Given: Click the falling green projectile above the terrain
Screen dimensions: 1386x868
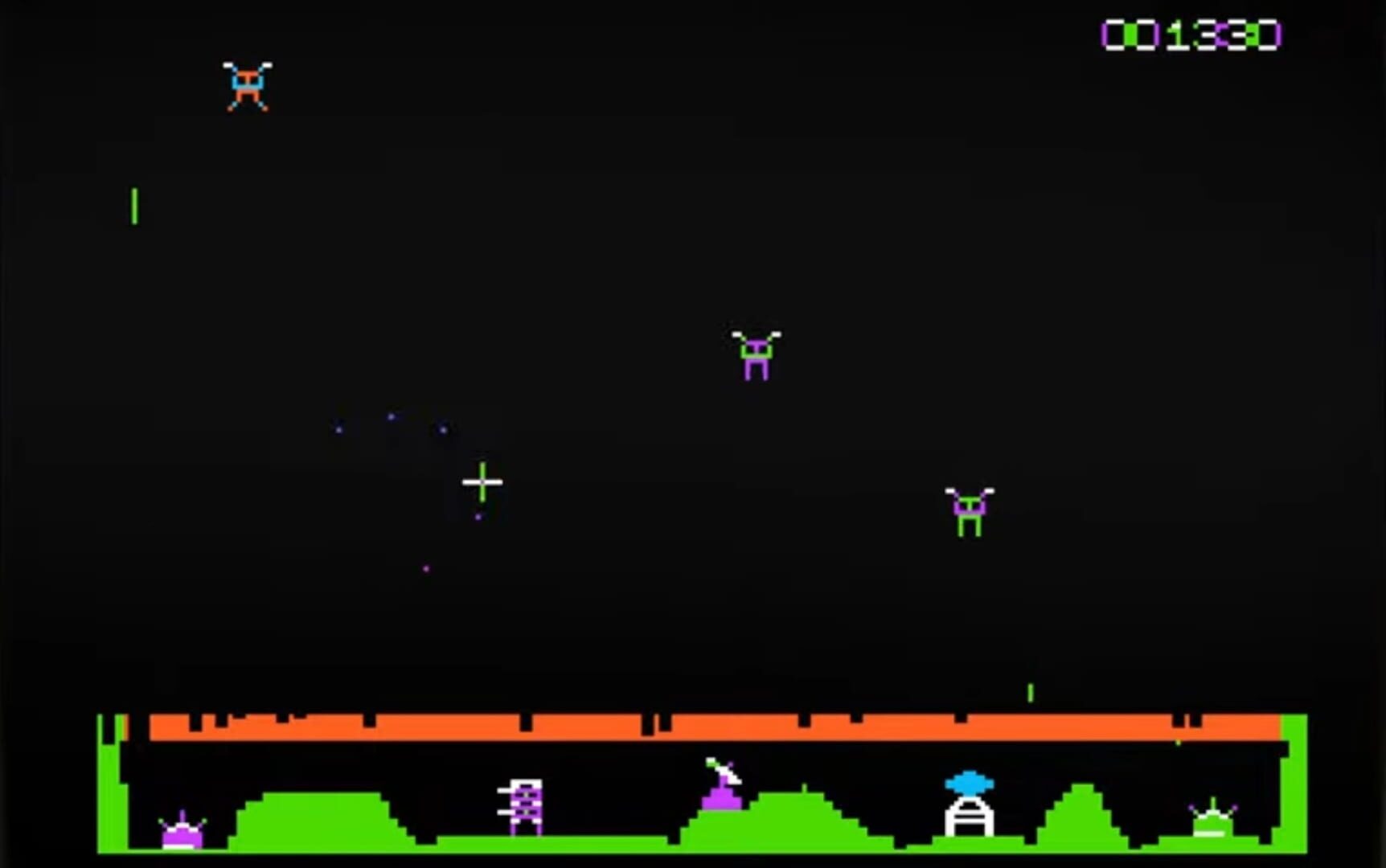Looking at the screenshot, I should [1030, 693].
